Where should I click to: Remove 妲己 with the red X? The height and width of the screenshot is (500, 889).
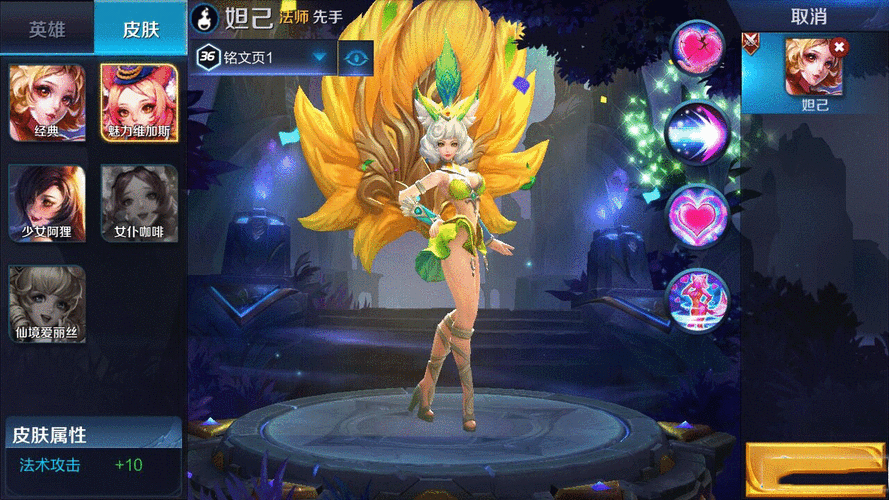tap(839, 46)
